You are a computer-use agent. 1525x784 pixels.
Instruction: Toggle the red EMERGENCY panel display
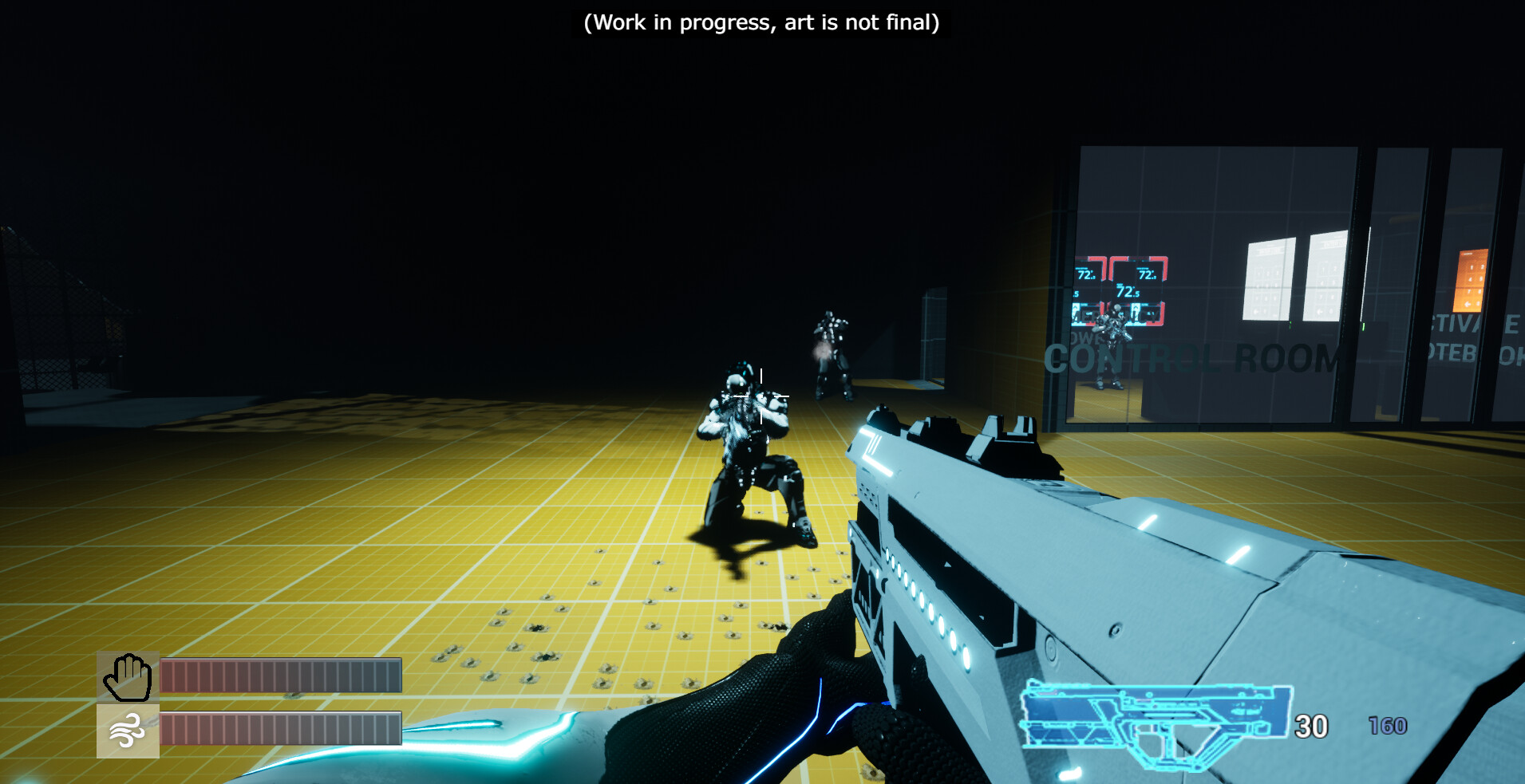click(x=1116, y=314)
